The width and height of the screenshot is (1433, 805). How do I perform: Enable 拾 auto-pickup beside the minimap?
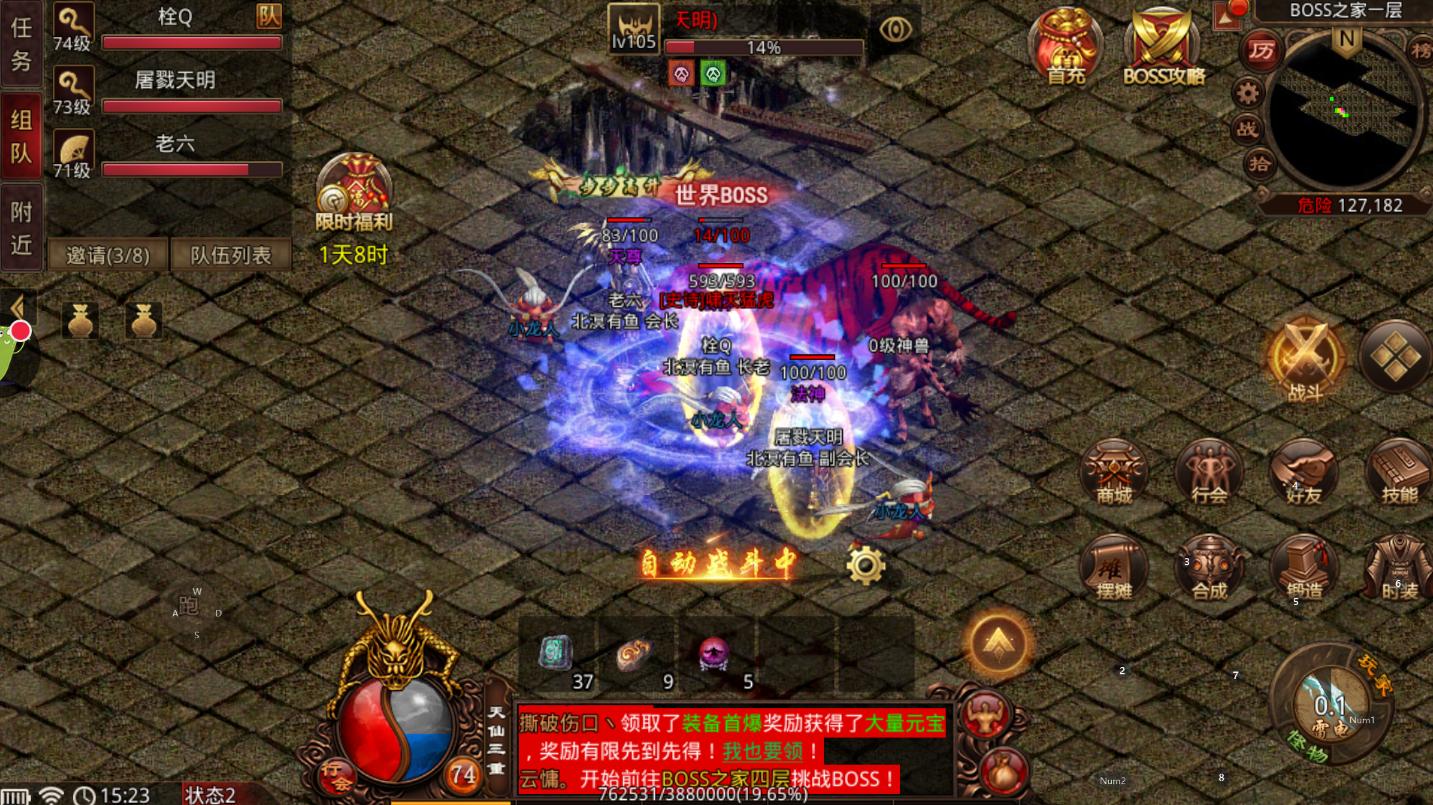coord(1259,165)
